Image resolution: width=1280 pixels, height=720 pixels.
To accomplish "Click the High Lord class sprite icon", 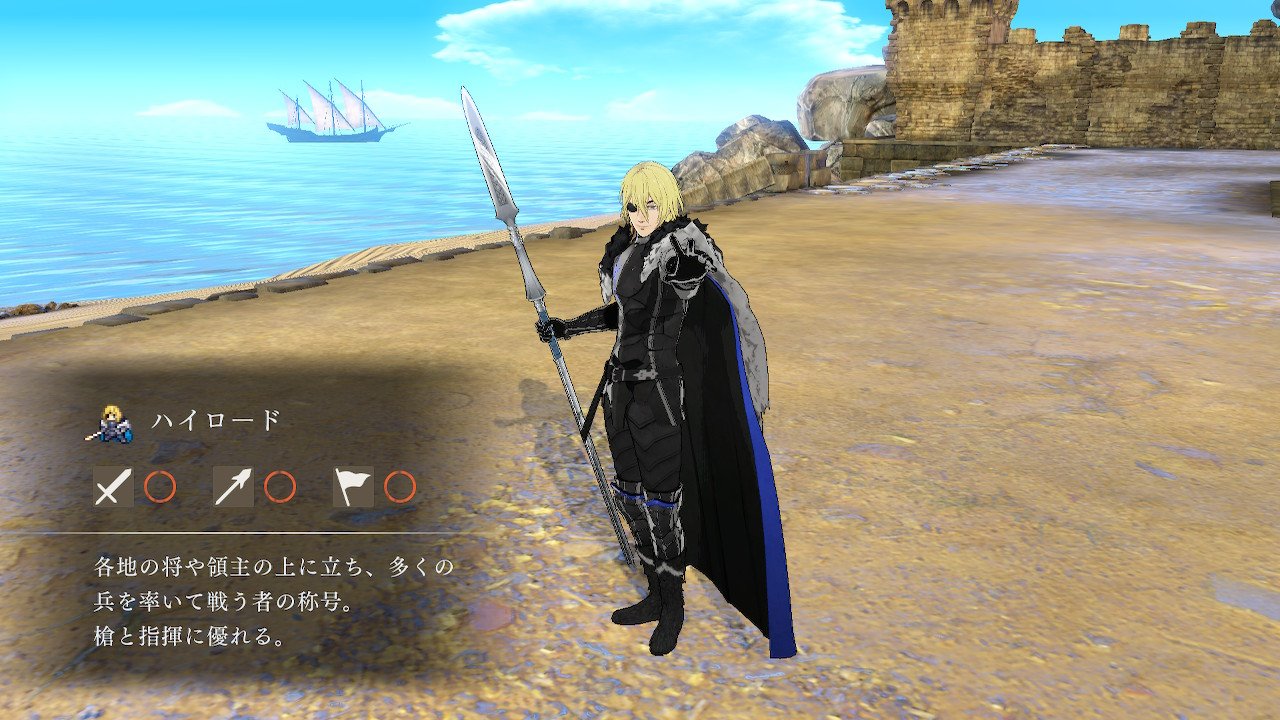I will pos(113,424).
